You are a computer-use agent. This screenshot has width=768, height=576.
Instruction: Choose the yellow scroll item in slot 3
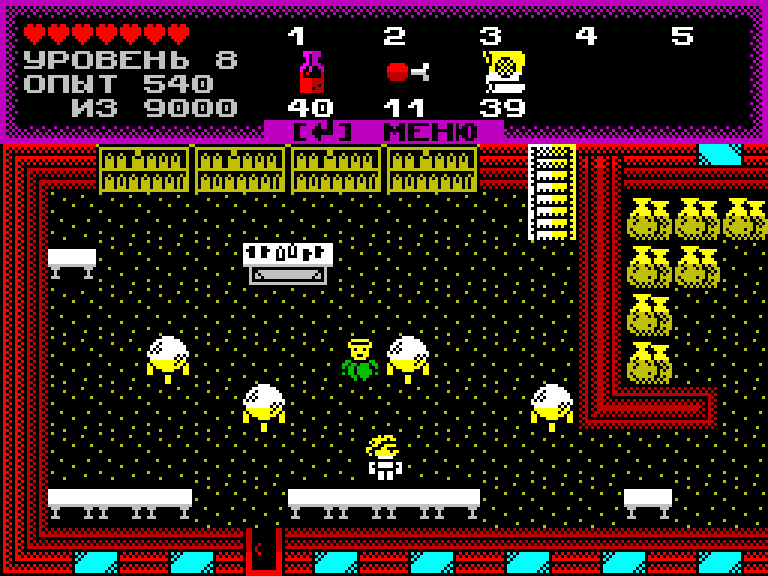click(503, 72)
